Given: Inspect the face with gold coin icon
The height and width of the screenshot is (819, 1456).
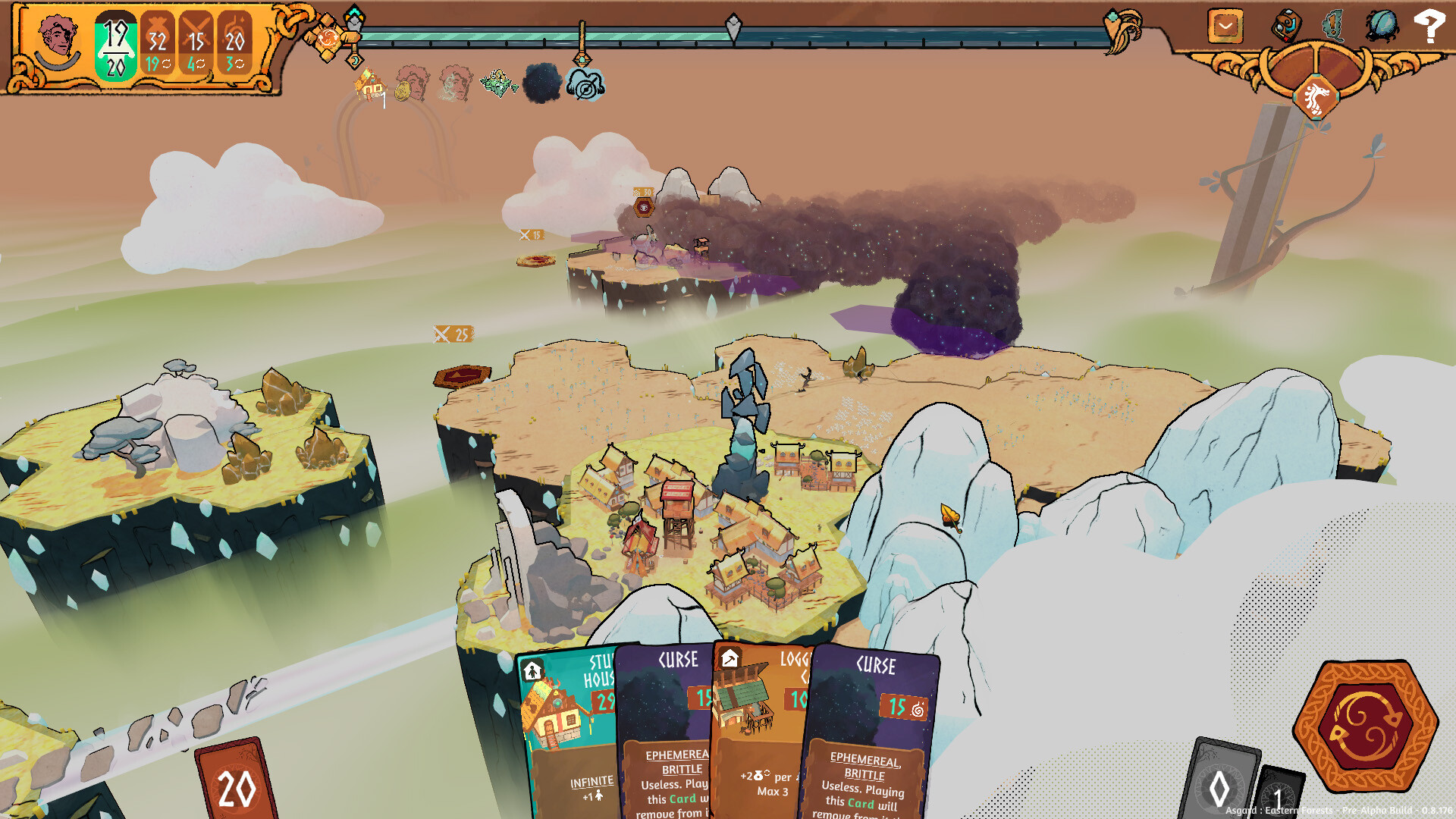Looking at the screenshot, I should pyautogui.click(x=413, y=83).
